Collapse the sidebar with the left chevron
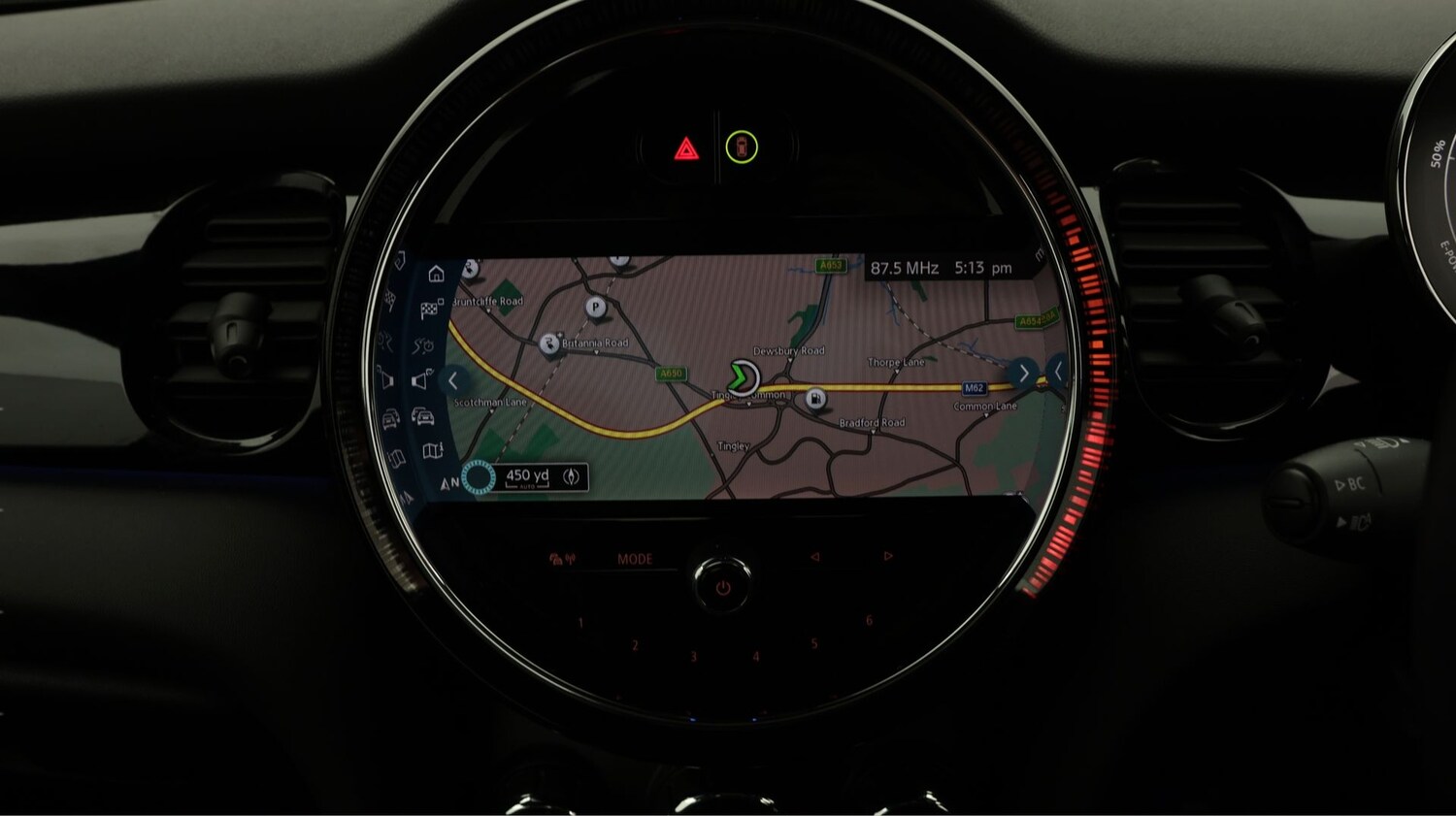Image resolution: width=1456 pixels, height=816 pixels. point(452,381)
